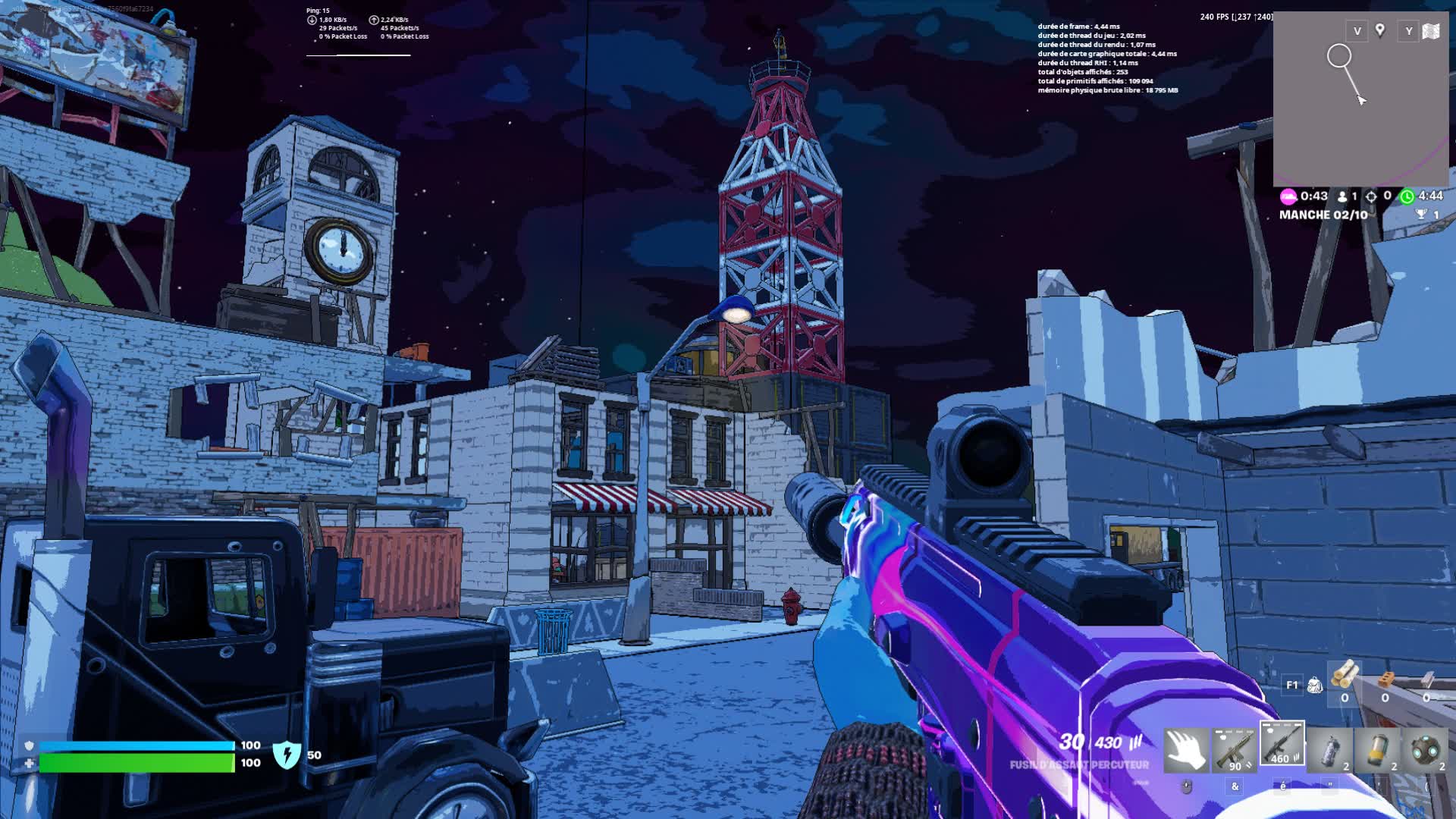Click the trophy icon showing 1 win
1456x819 pixels.
click(1421, 215)
